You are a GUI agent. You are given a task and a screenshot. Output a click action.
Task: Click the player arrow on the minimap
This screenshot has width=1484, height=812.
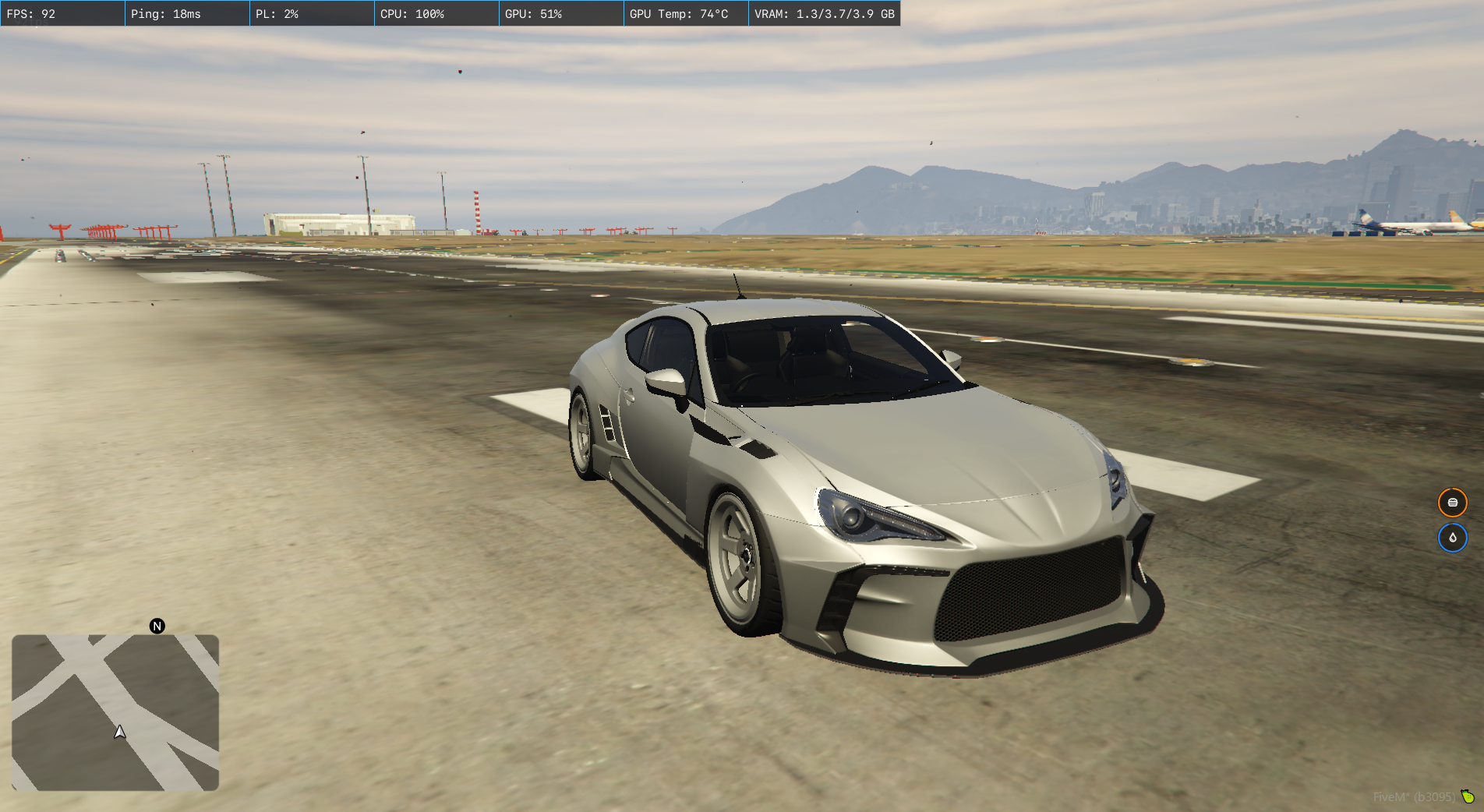119,732
